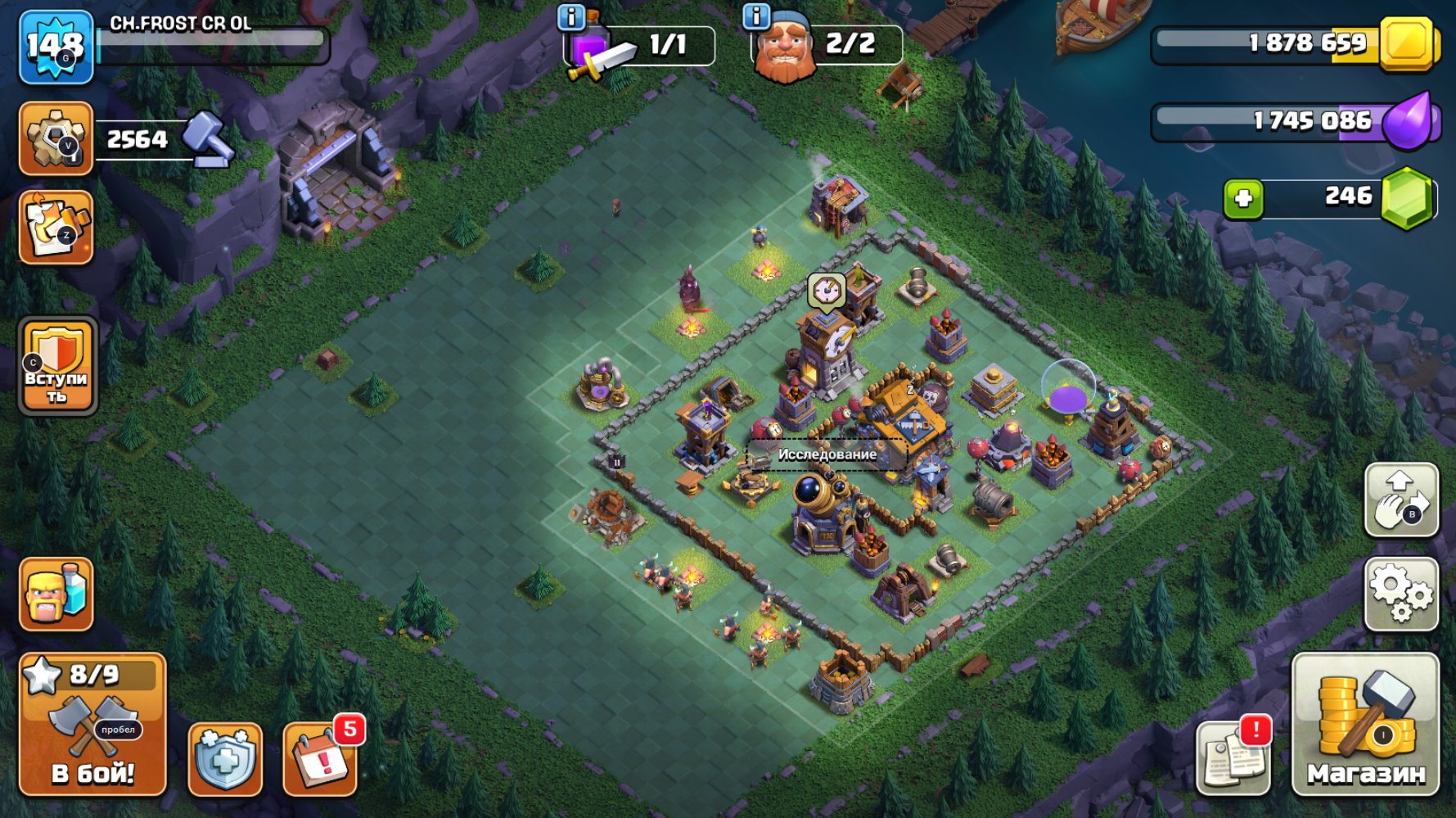Activate the Clock Tower boost icon
This screenshot has width=1456, height=818.
(x=826, y=288)
